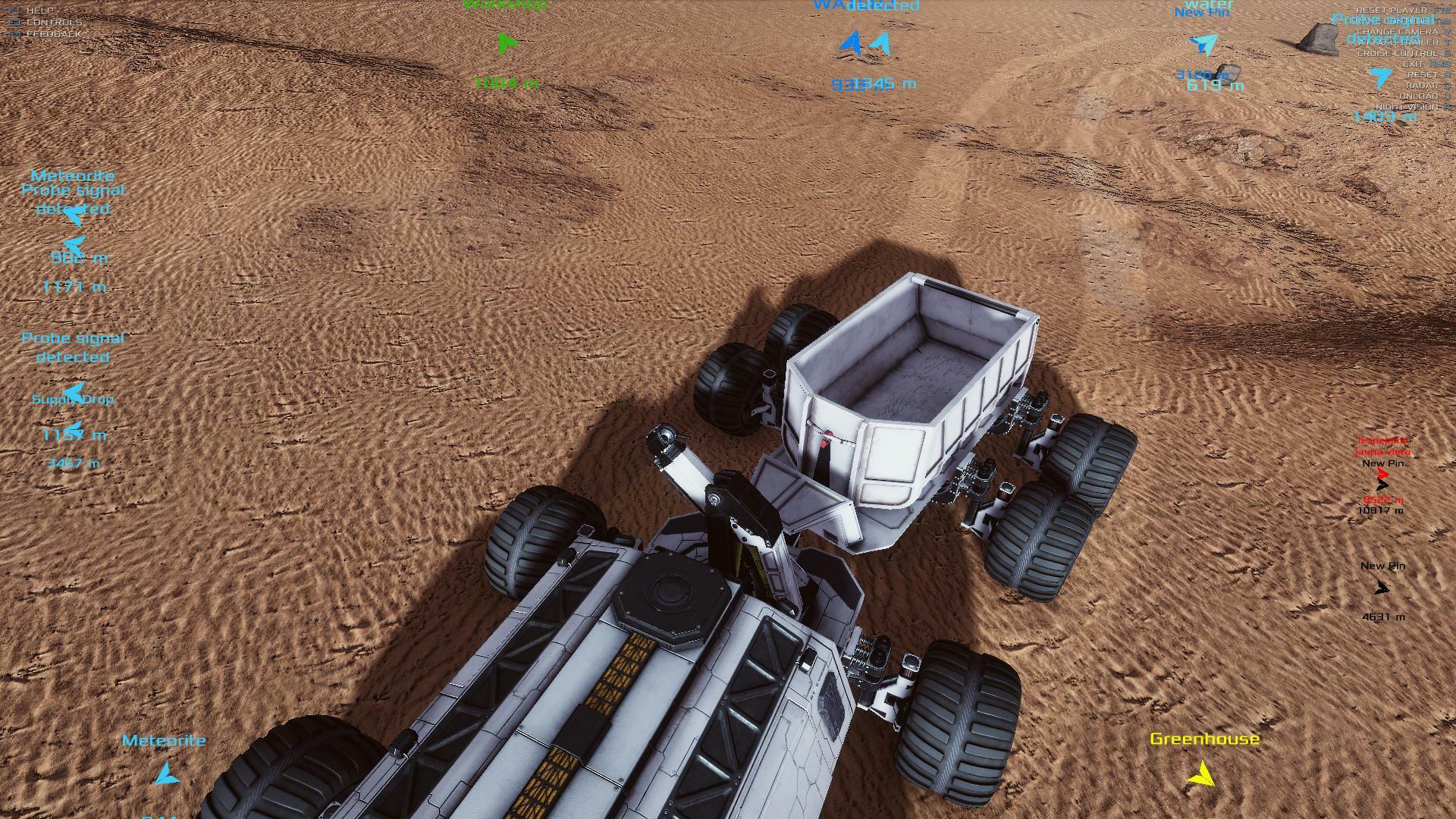The width and height of the screenshot is (1456, 819).
Task: Click the Meteorite marker beside the rover's front wheel
Action: pyautogui.click(x=165, y=774)
